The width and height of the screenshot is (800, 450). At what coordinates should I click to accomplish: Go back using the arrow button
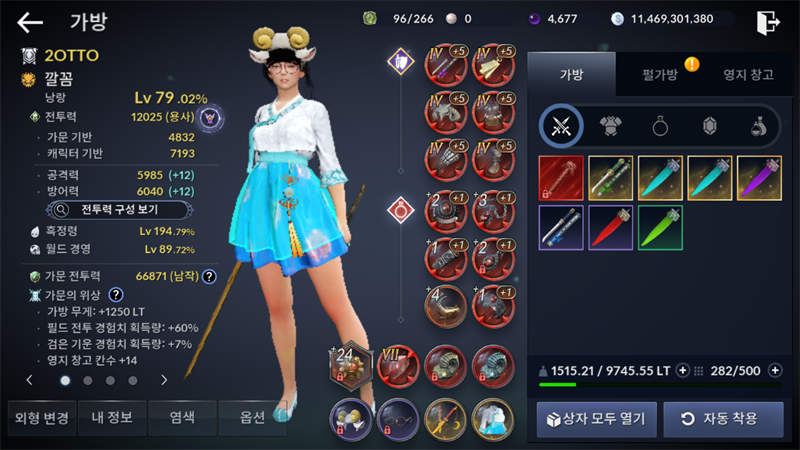[x=30, y=22]
